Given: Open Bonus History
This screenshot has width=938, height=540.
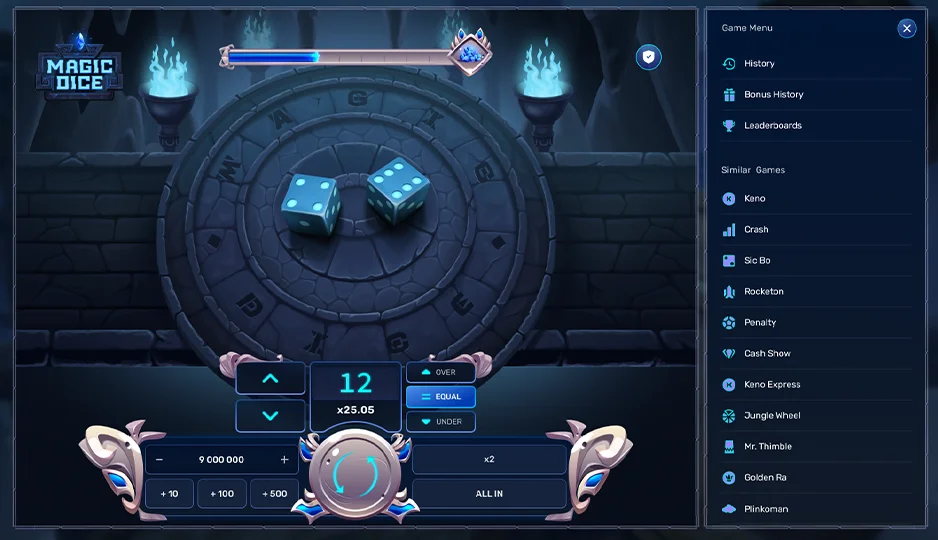Looking at the screenshot, I should pos(773,95).
